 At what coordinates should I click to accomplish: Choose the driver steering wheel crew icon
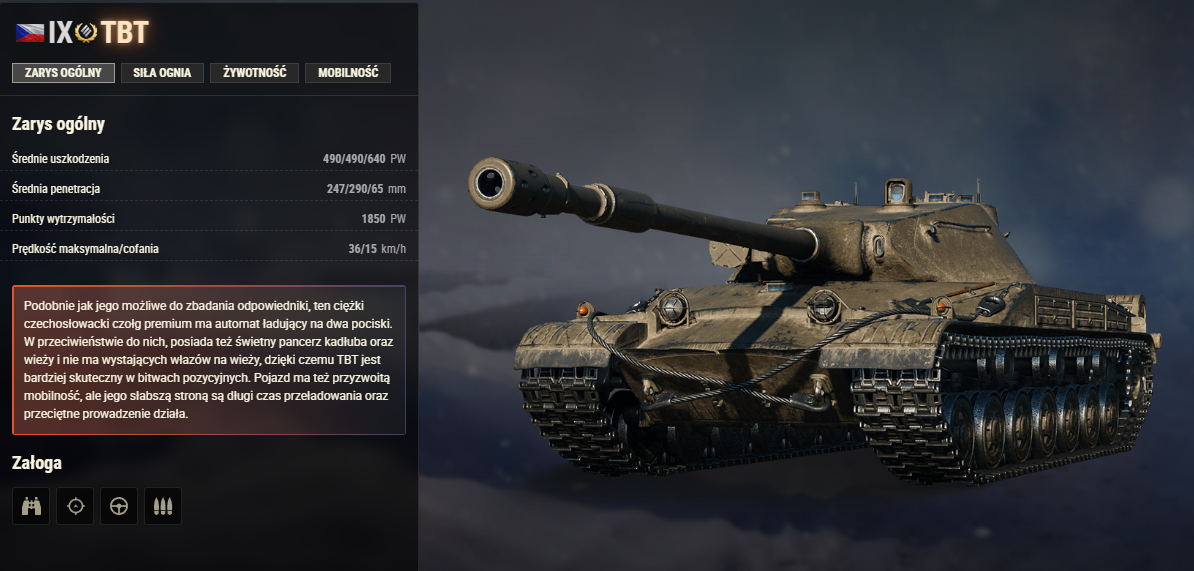click(x=119, y=506)
